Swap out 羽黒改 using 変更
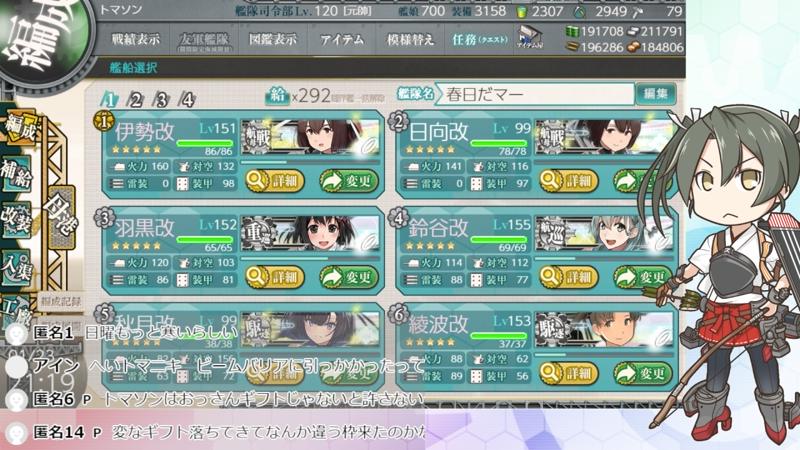Screen dimensions: 800x450 tap(349, 277)
